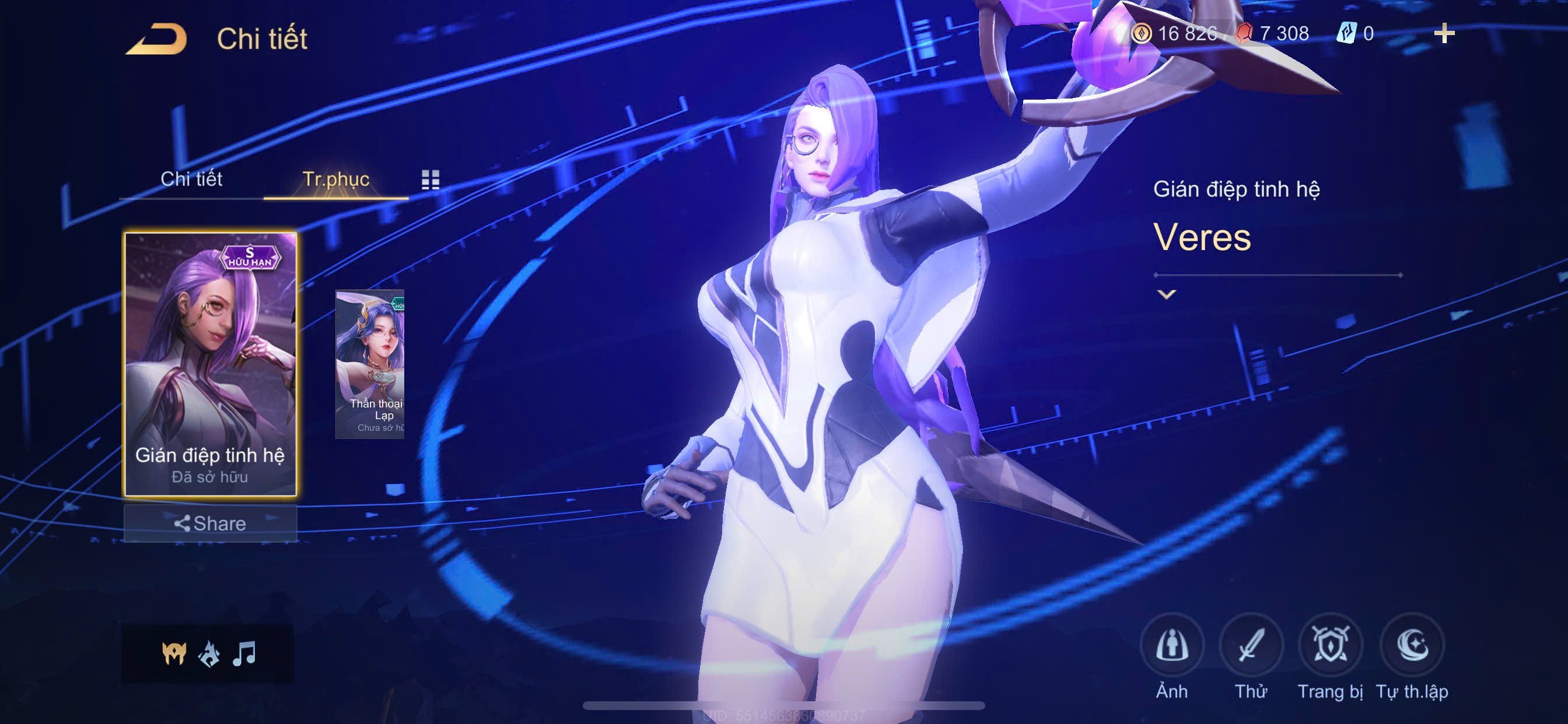Viewport: 1568px width, 724px height.
Task: Open Trang bị equipment setup
Action: [1330, 645]
